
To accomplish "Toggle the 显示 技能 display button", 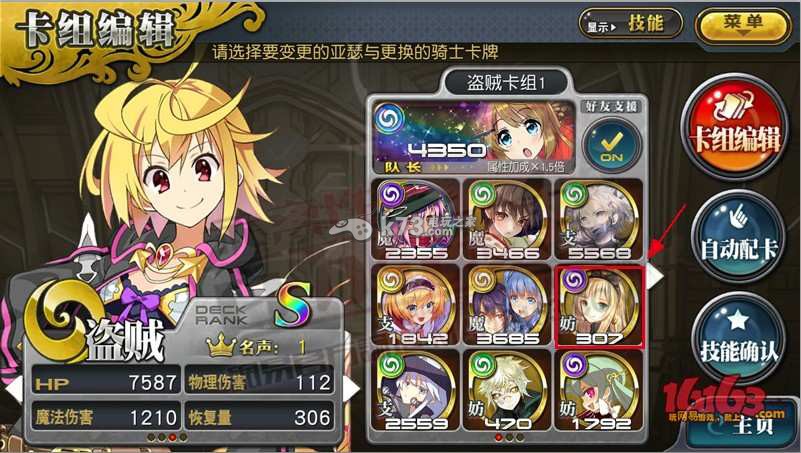I will (x=617, y=23).
